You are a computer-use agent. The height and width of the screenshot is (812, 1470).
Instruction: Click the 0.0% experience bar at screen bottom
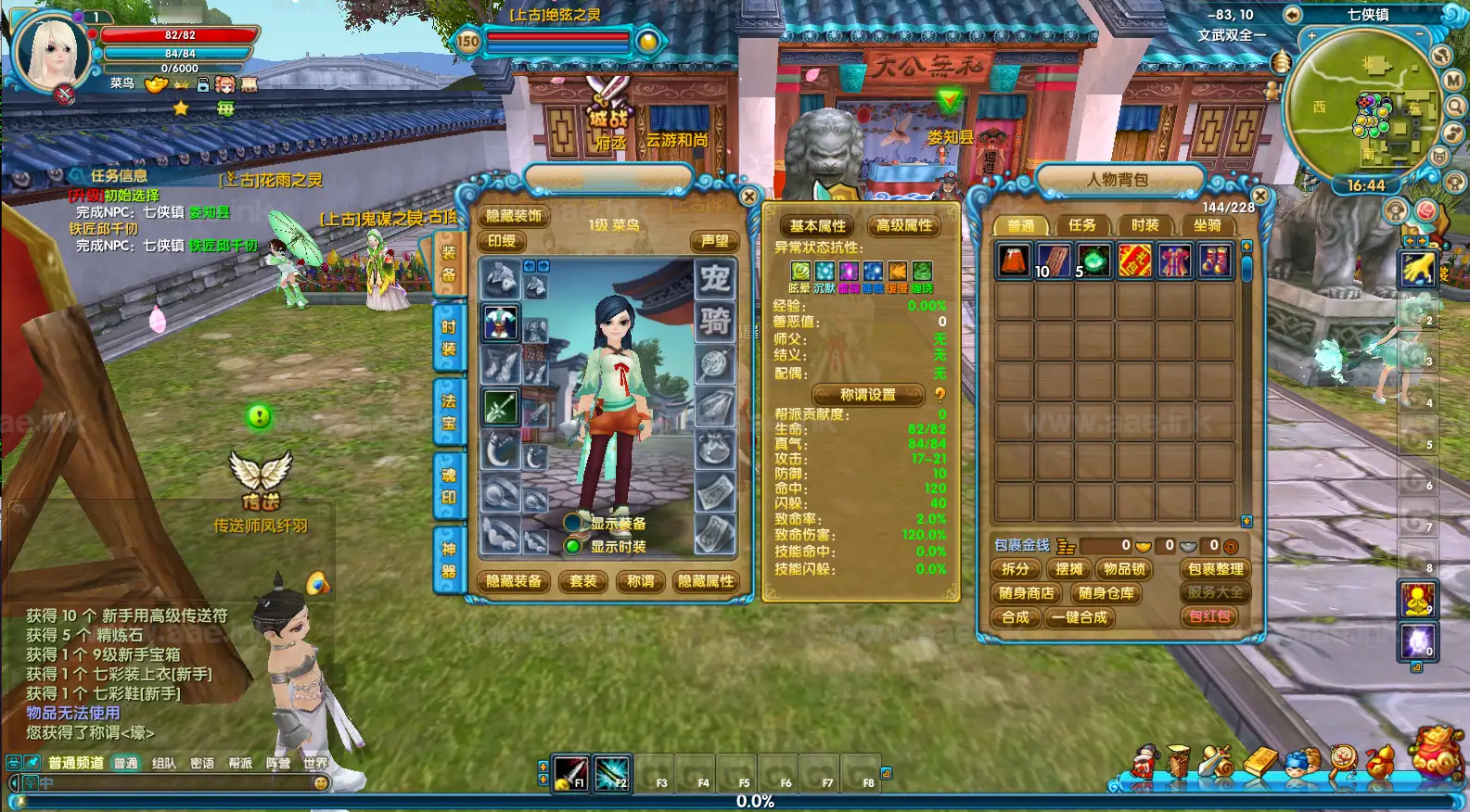(x=756, y=800)
